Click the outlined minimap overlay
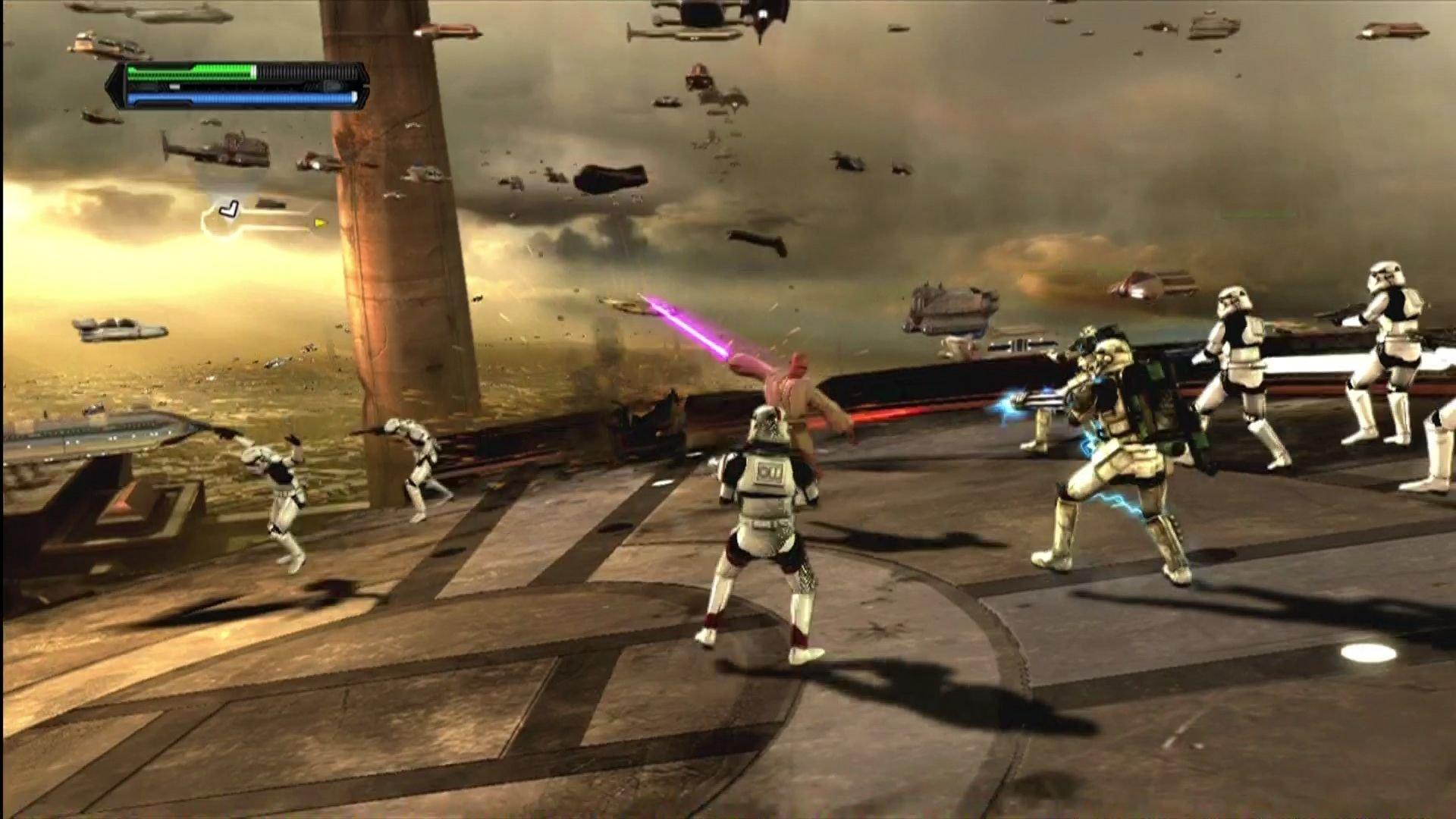 [x=258, y=219]
